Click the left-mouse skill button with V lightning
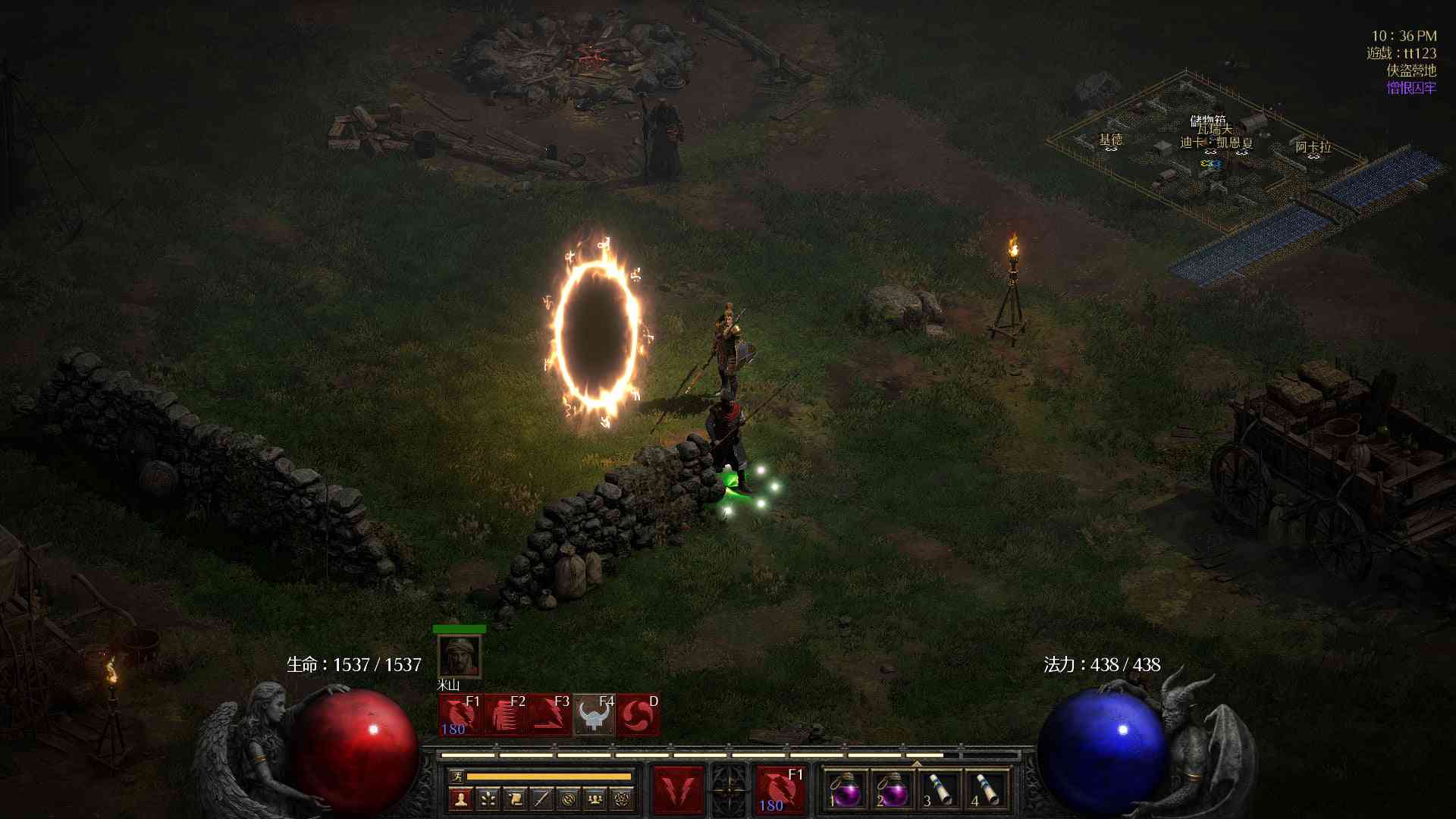The width and height of the screenshot is (1456, 819). [678, 790]
